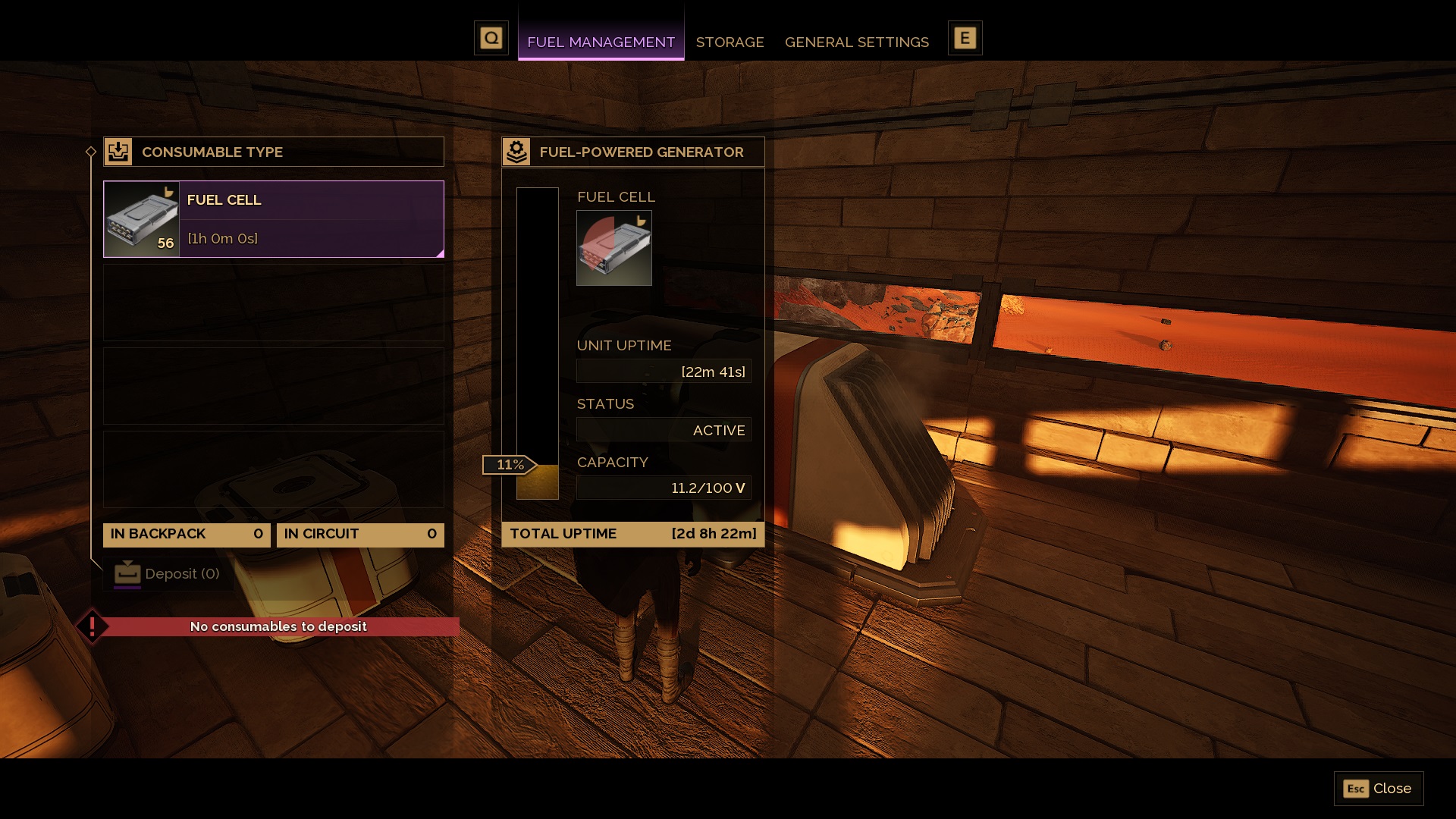Open the Storage tab
Image resolution: width=1456 pixels, height=819 pixels.
pos(730,42)
